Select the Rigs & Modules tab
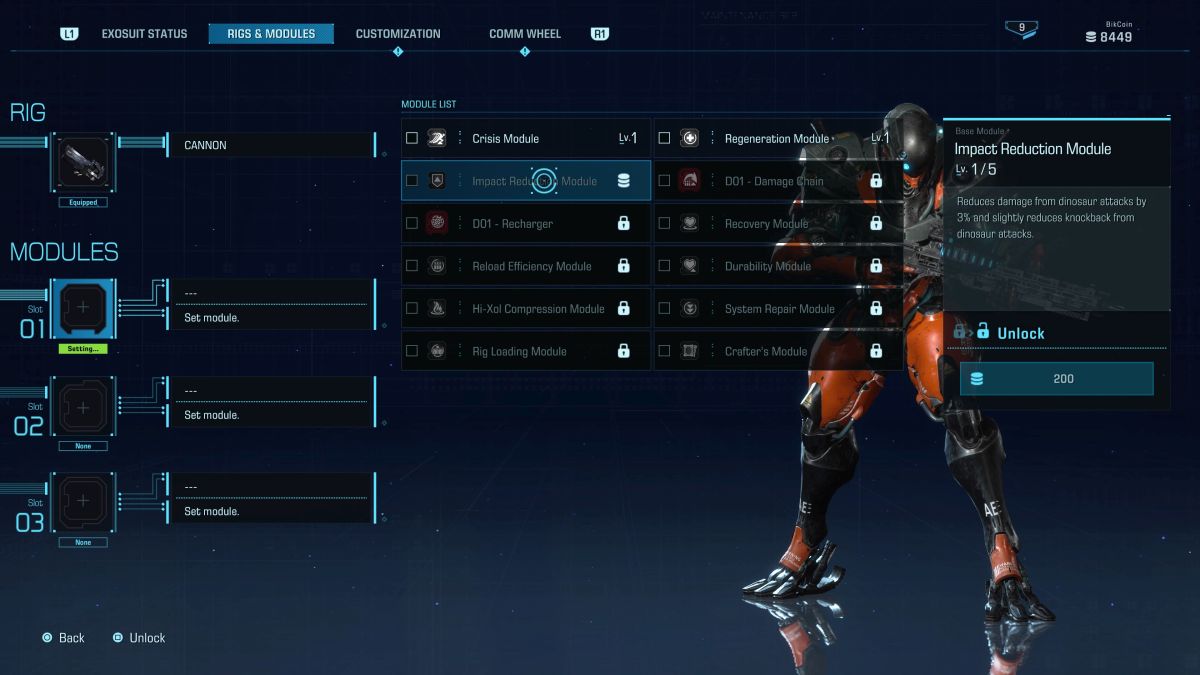 point(271,34)
